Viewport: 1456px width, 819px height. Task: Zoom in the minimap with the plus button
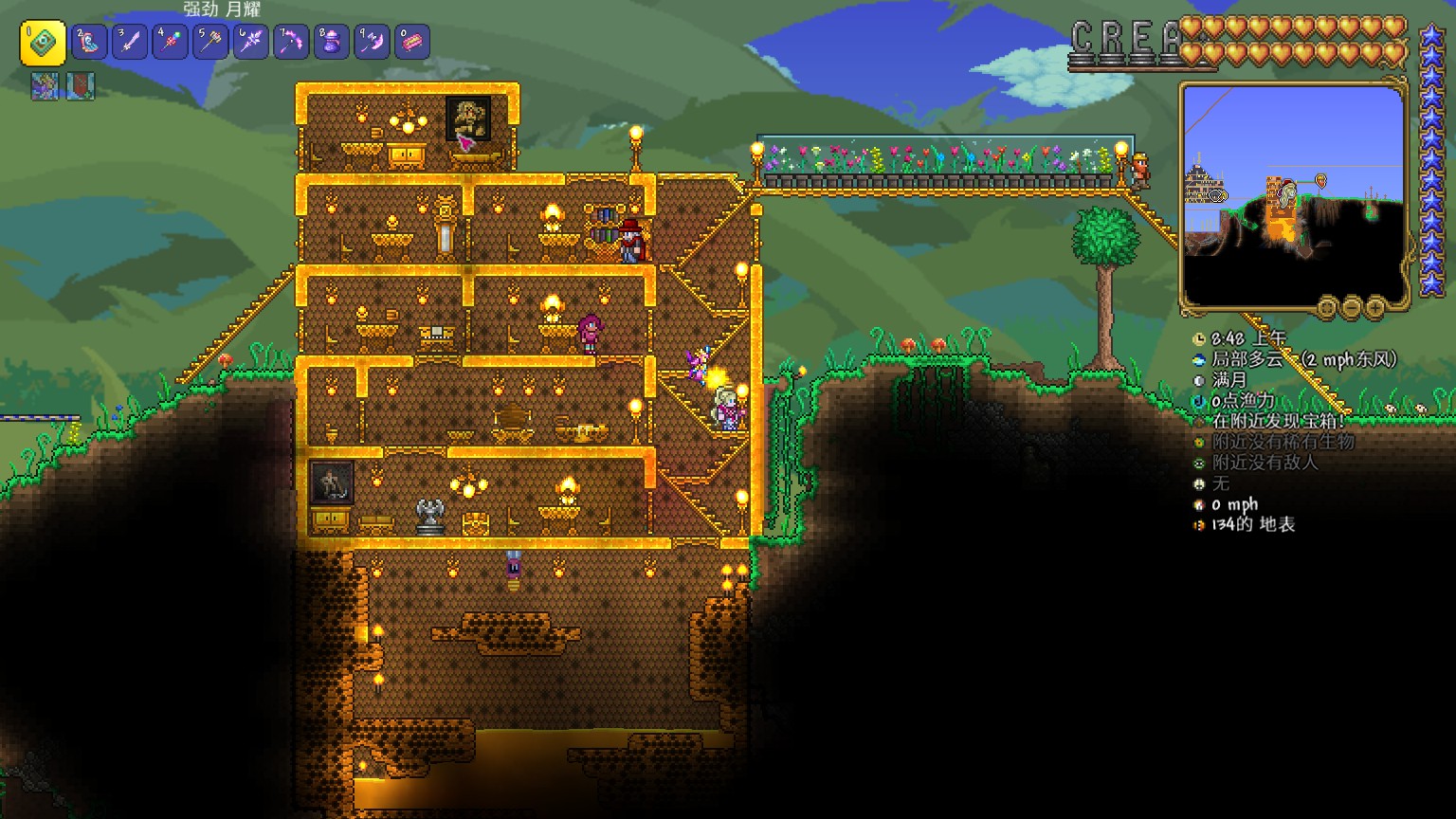click(x=1375, y=307)
